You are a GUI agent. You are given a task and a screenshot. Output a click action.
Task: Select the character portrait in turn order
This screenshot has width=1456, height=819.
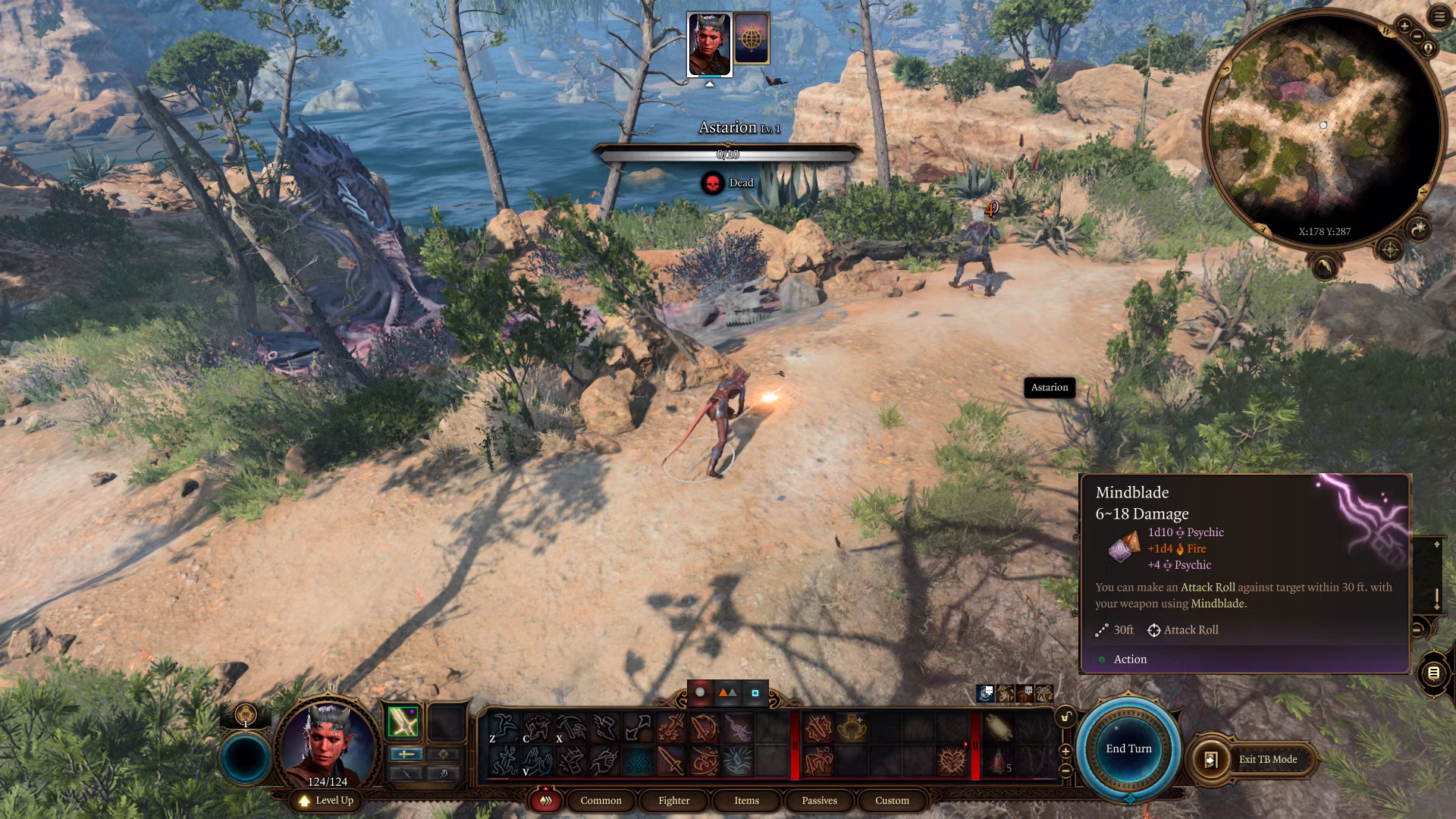click(709, 44)
